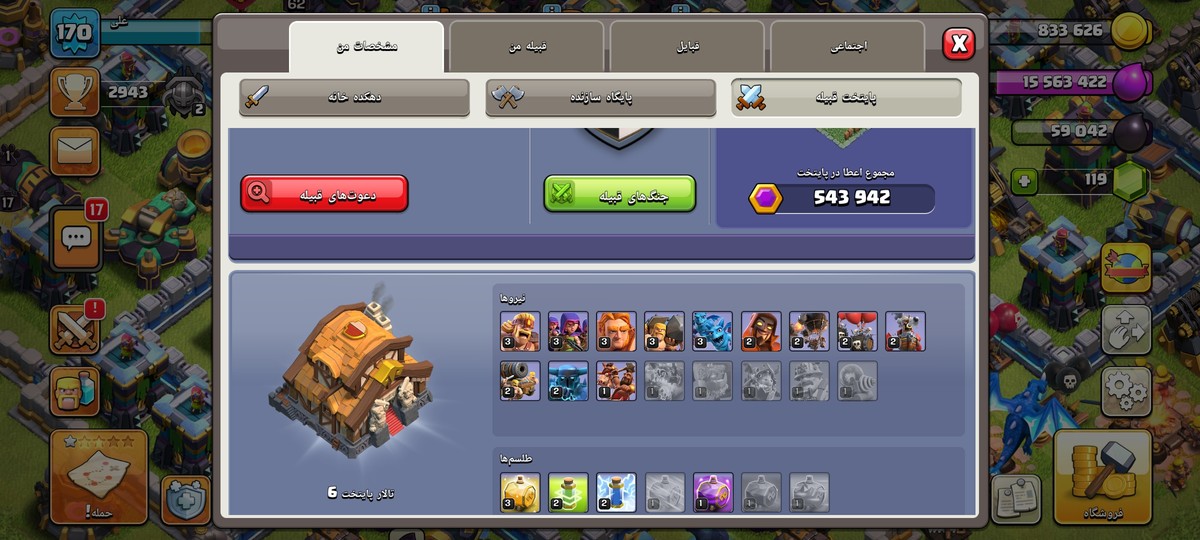Screen dimensions: 1200x540
Task: Select the پایتخت قبیله section
Action: 847,98
